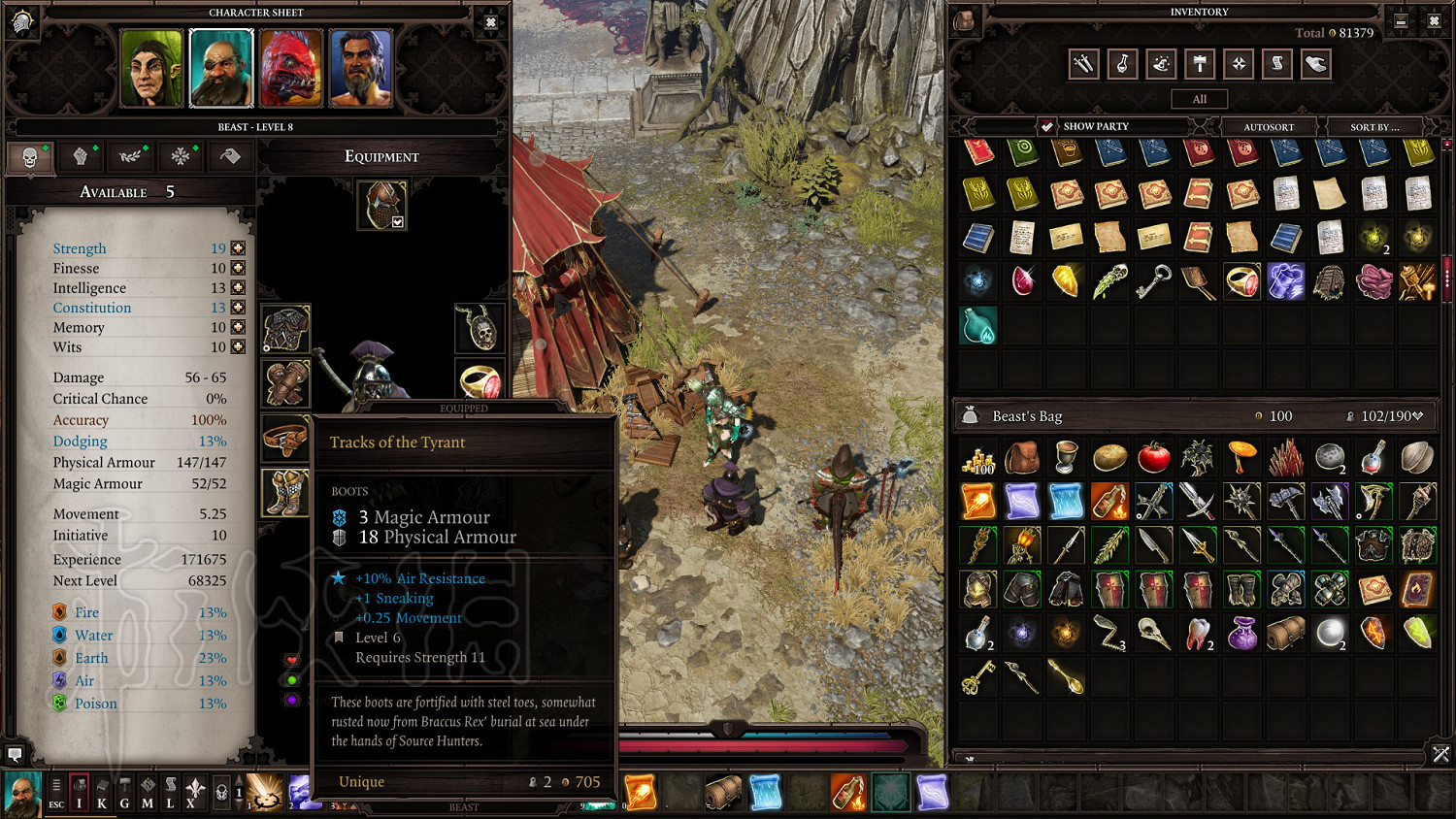Select the red lizard character portrait
This screenshot has width=1456, height=819.
pos(291,68)
